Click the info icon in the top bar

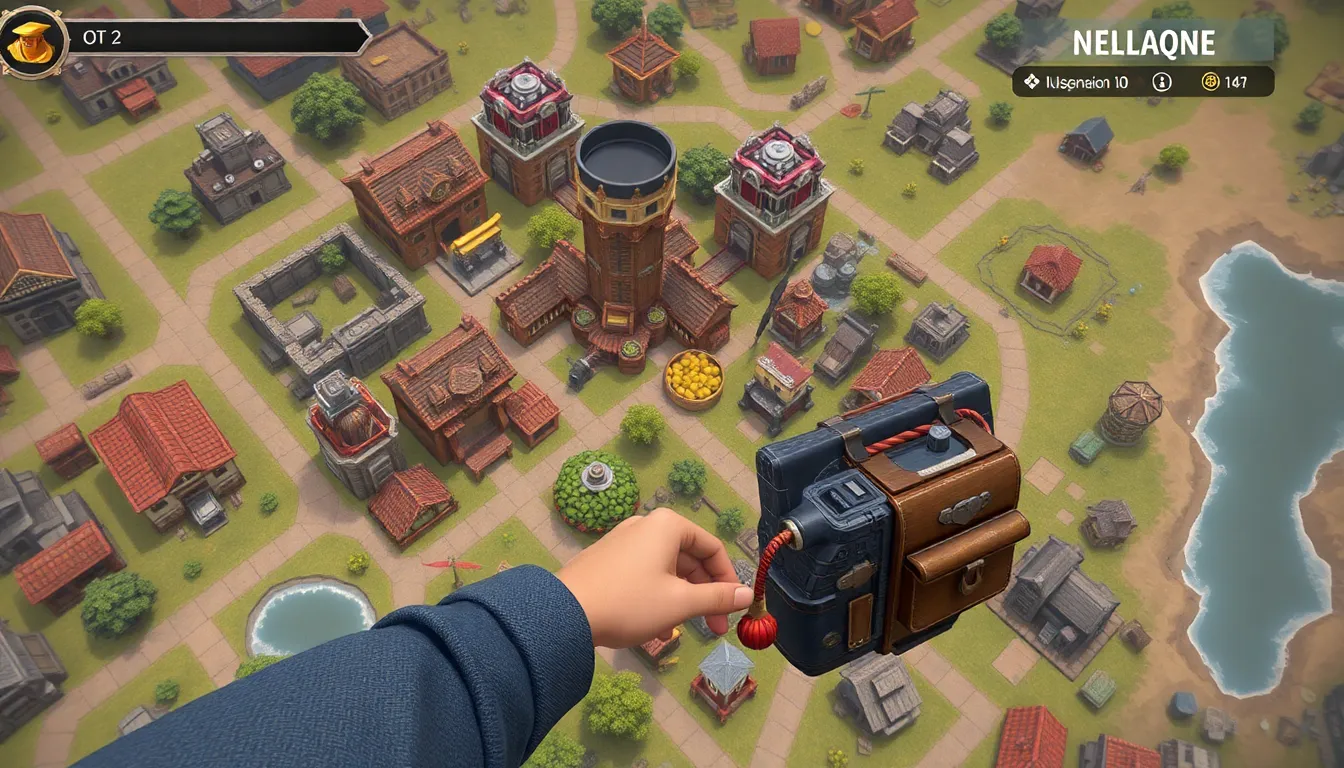pyautogui.click(x=1161, y=82)
